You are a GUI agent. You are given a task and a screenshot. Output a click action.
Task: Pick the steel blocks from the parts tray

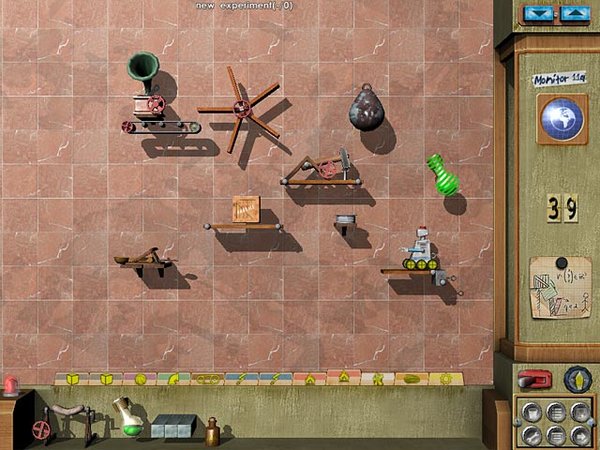172,426
